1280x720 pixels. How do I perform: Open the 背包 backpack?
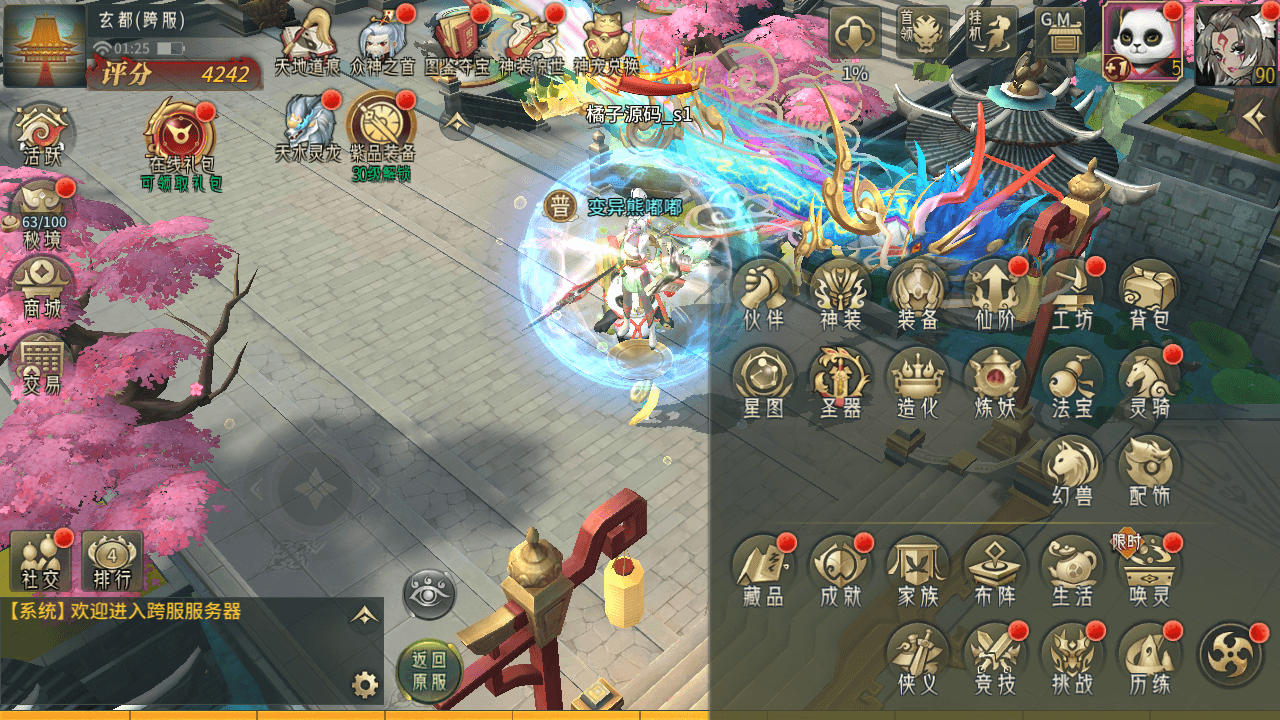[x=1149, y=292]
